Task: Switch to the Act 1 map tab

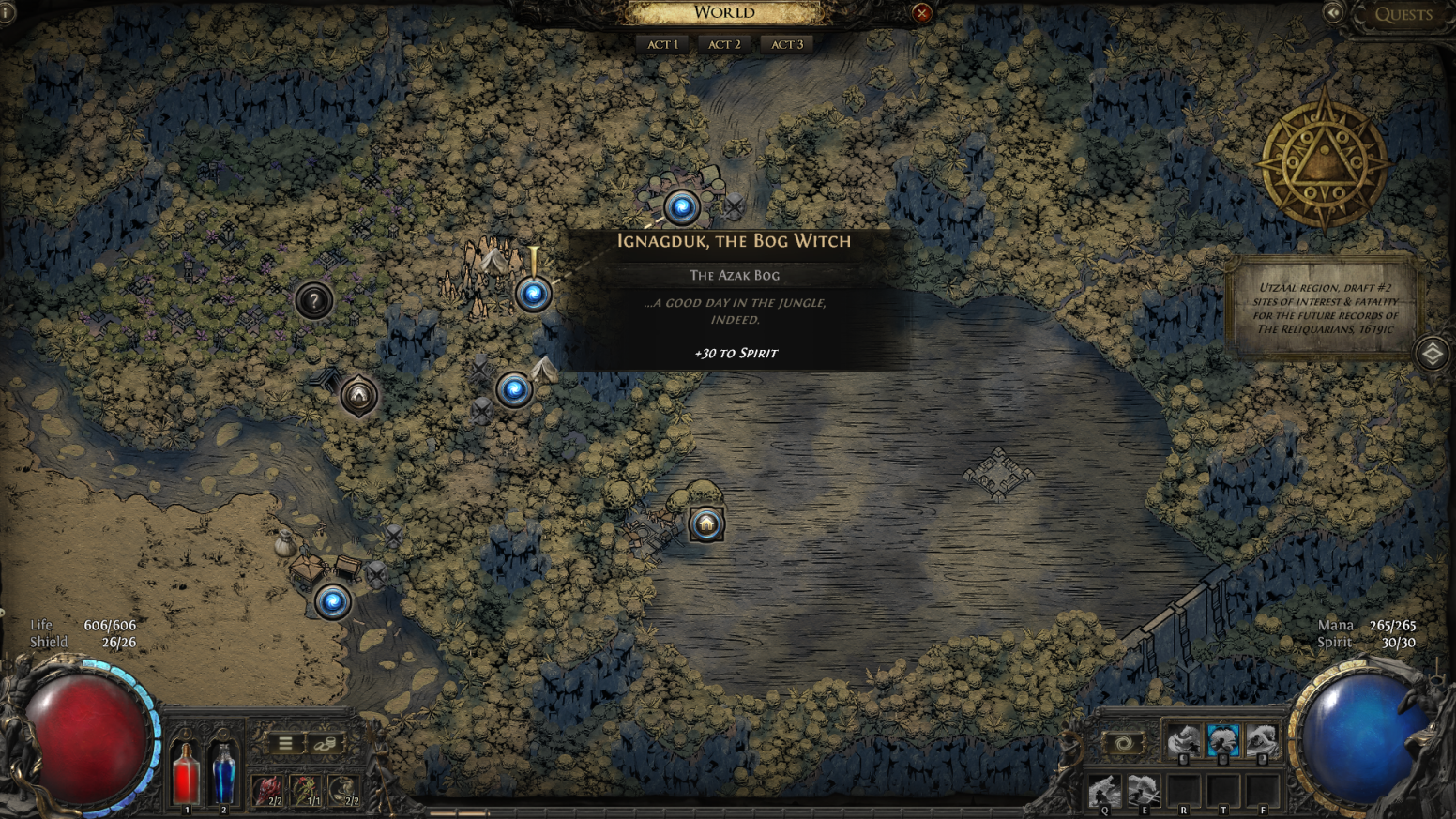Action: click(x=662, y=44)
